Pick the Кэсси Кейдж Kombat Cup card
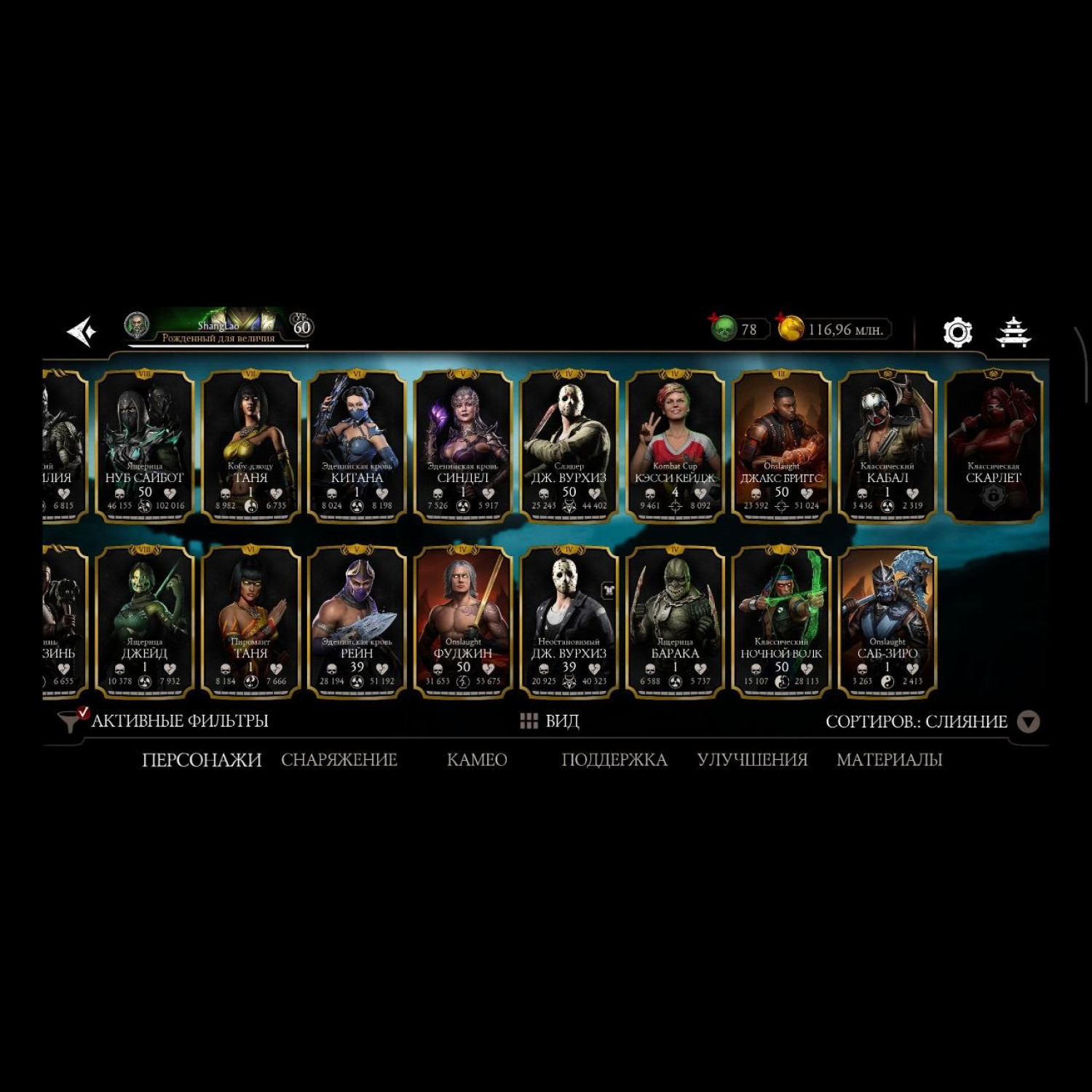 tap(675, 446)
